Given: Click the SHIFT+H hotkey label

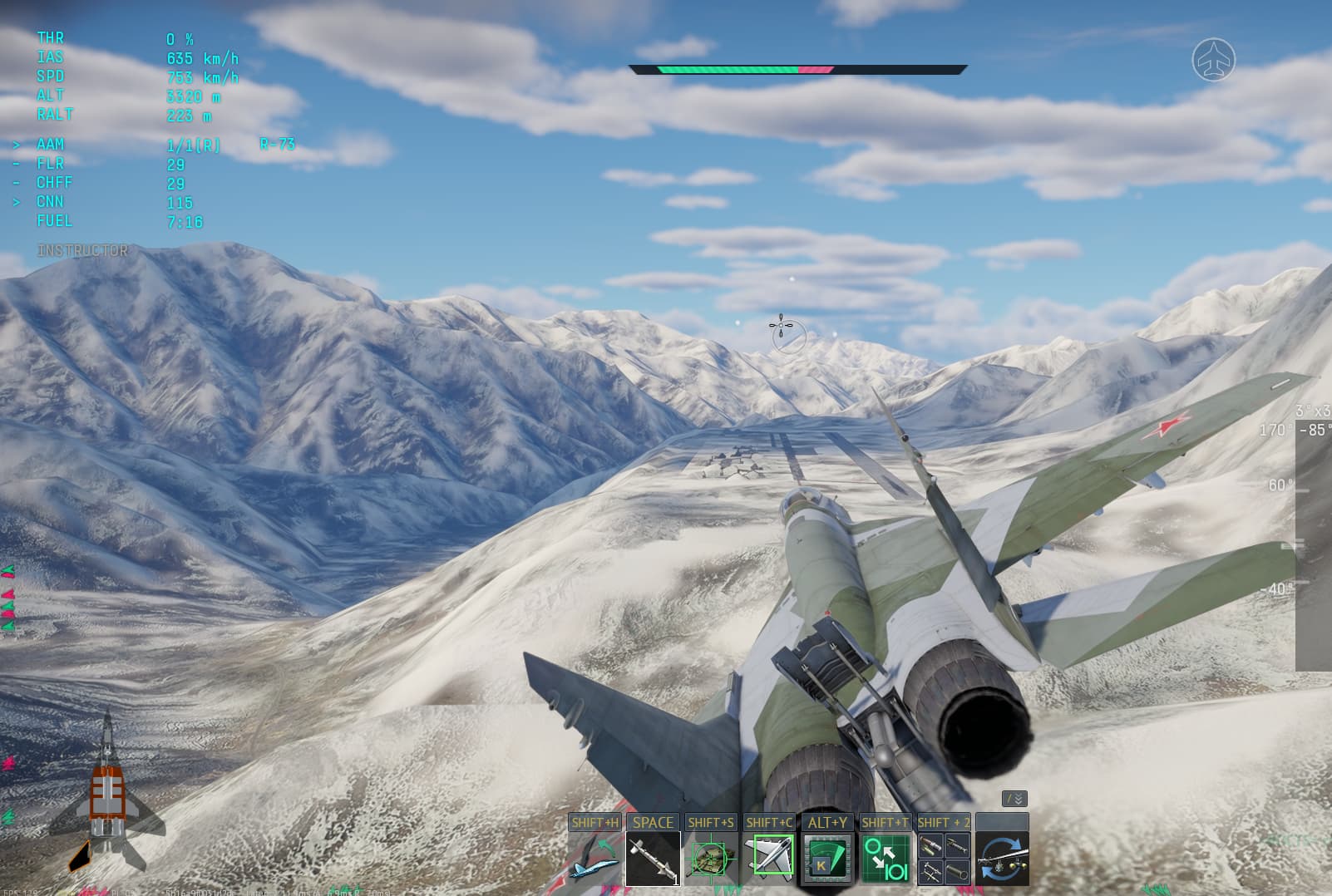Looking at the screenshot, I should 597,821.
